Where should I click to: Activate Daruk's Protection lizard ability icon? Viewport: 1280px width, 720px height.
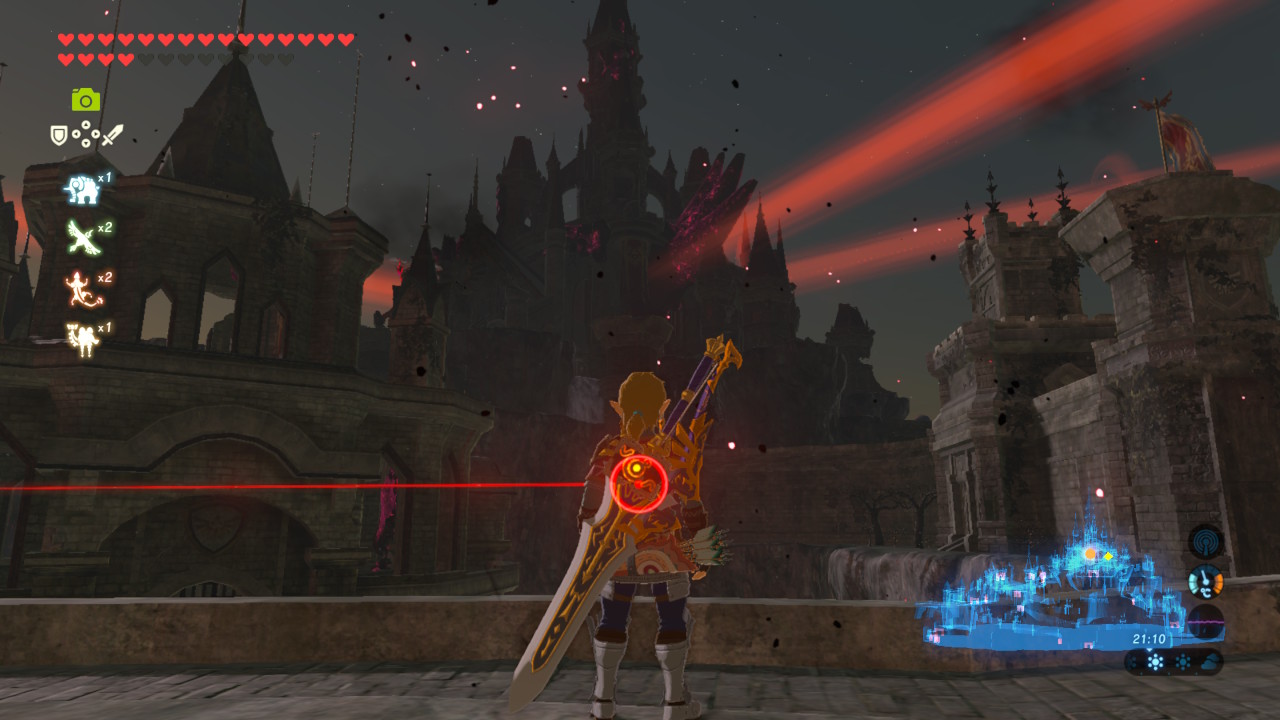pyautogui.click(x=81, y=288)
